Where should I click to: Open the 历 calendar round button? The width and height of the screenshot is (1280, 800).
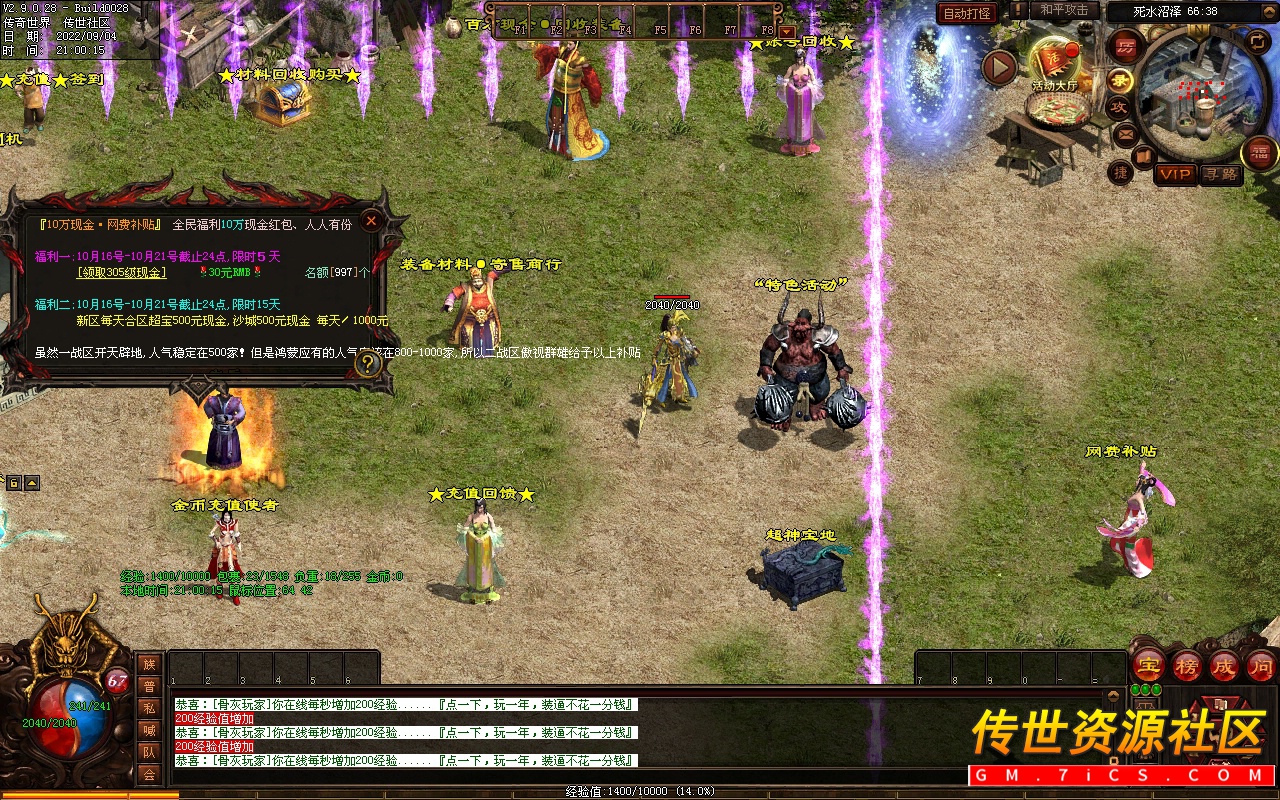1125,46
